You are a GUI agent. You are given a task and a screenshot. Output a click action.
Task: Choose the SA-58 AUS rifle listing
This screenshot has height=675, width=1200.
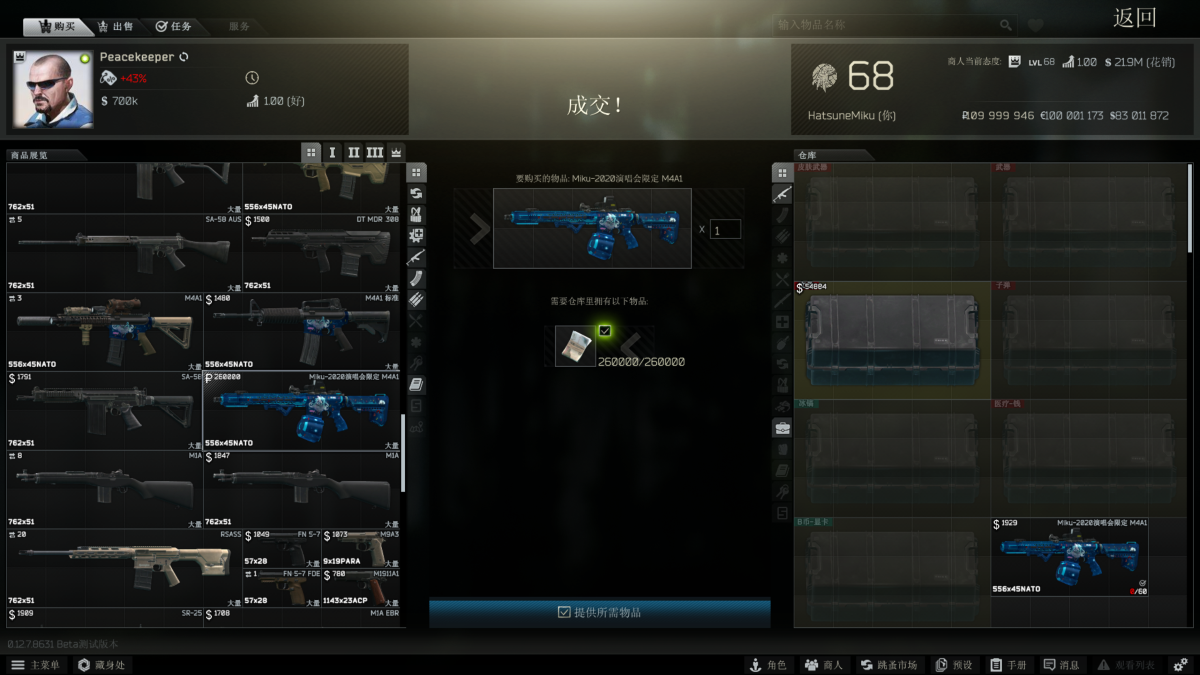coord(124,253)
